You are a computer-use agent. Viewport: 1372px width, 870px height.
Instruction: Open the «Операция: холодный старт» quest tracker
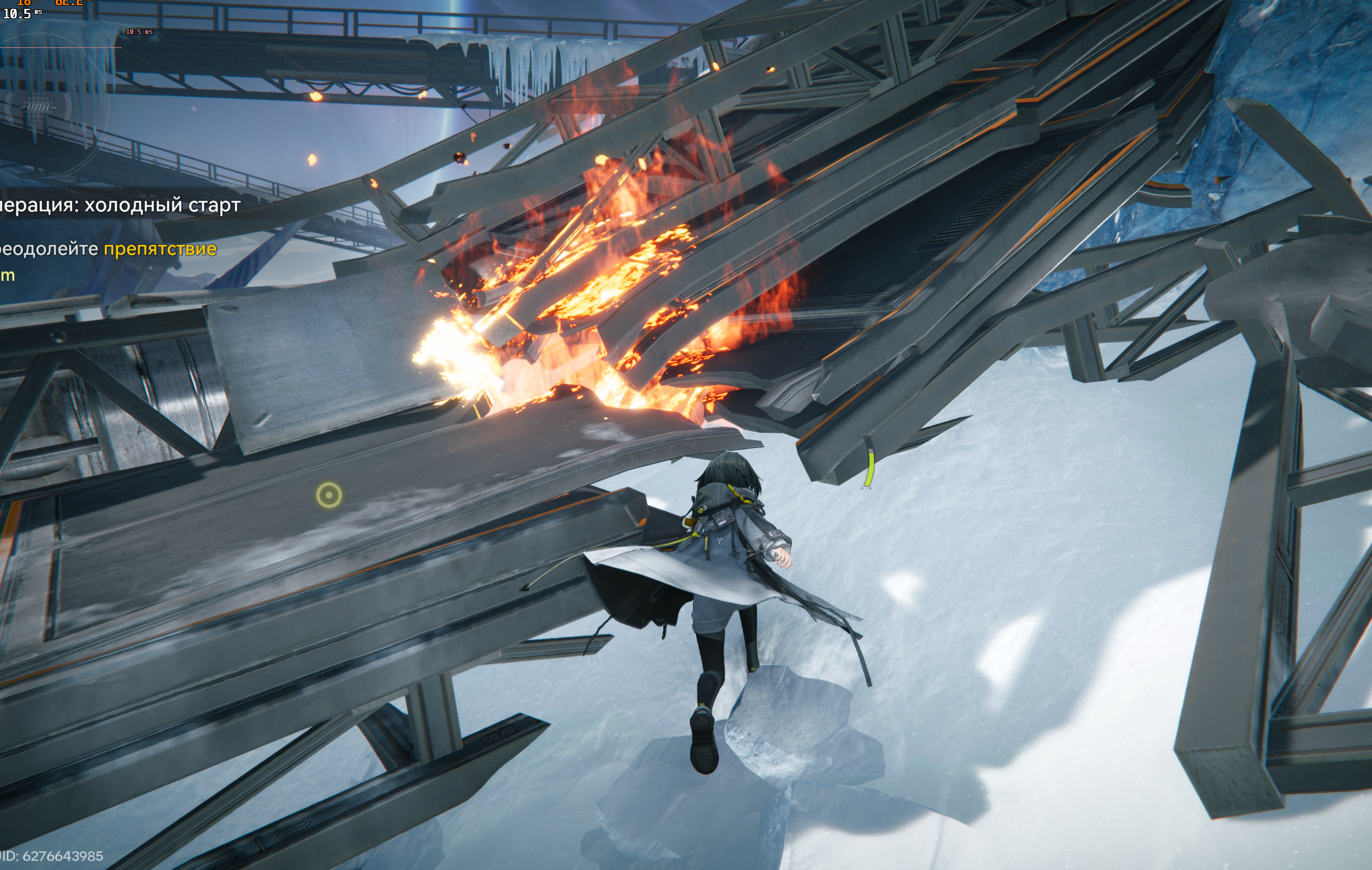coord(120,206)
